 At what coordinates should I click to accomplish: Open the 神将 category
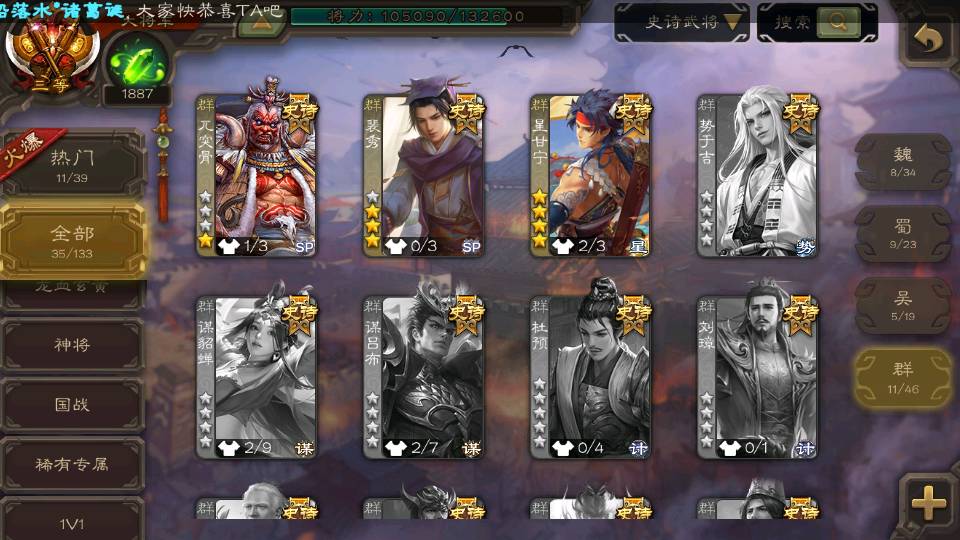pos(72,345)
